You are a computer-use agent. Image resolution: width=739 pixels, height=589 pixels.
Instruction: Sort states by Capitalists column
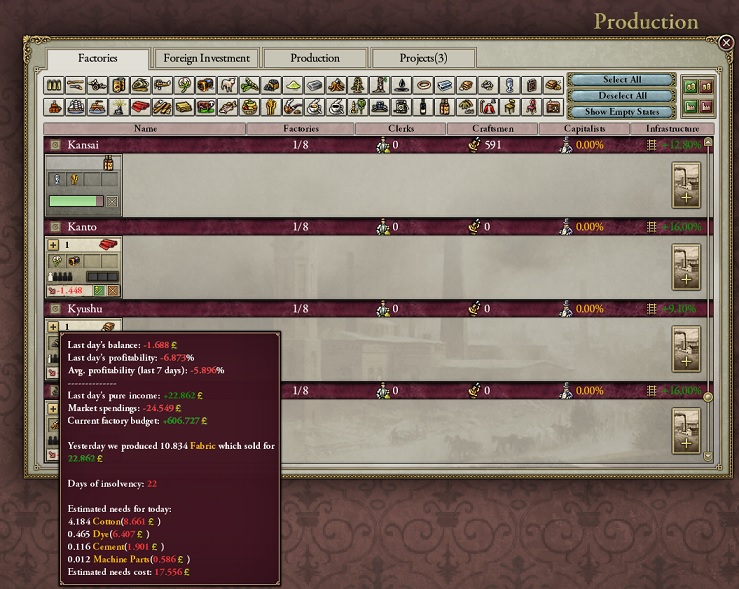(x=584, y=129)
